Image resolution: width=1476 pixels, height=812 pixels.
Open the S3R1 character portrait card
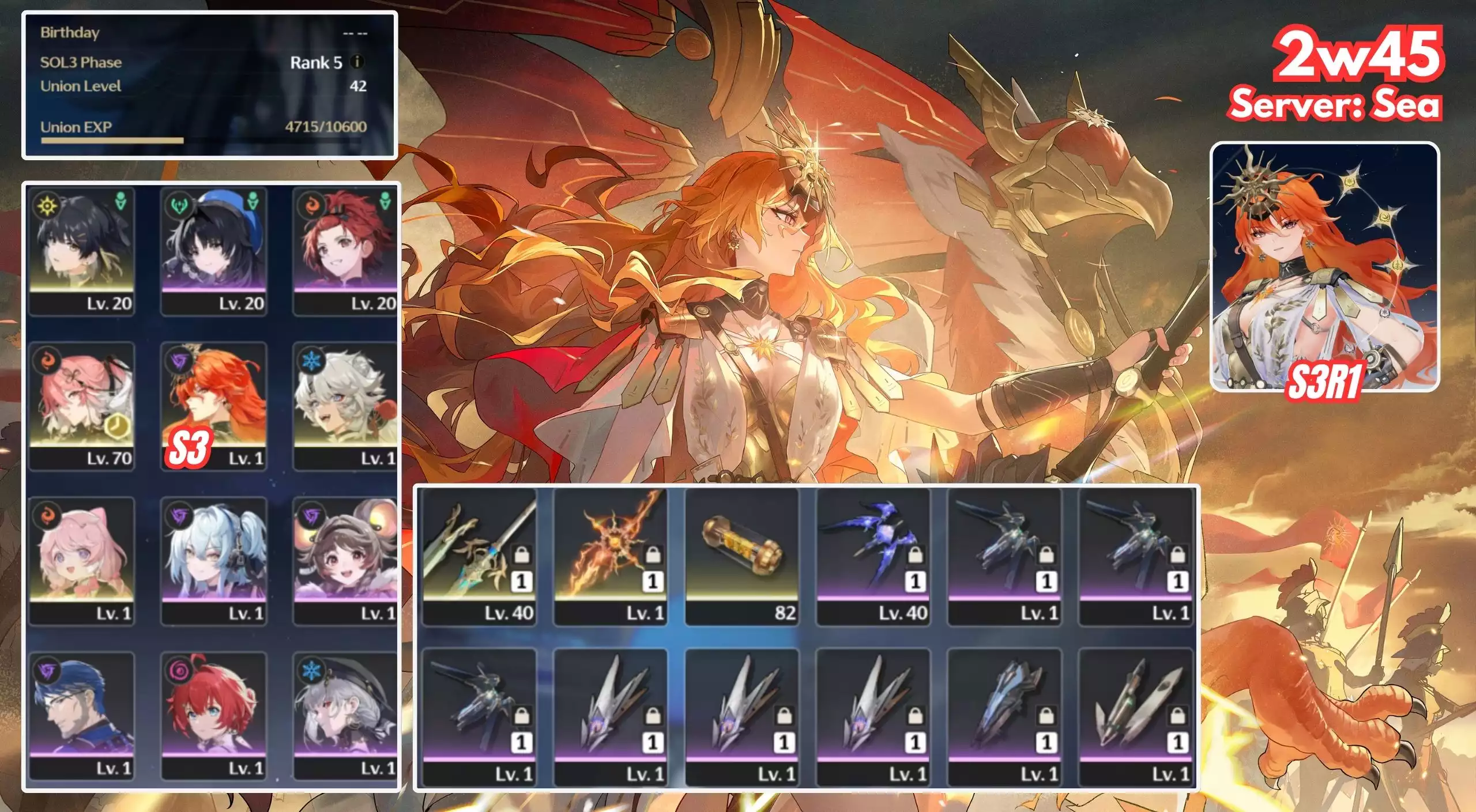pos(1324,267)
